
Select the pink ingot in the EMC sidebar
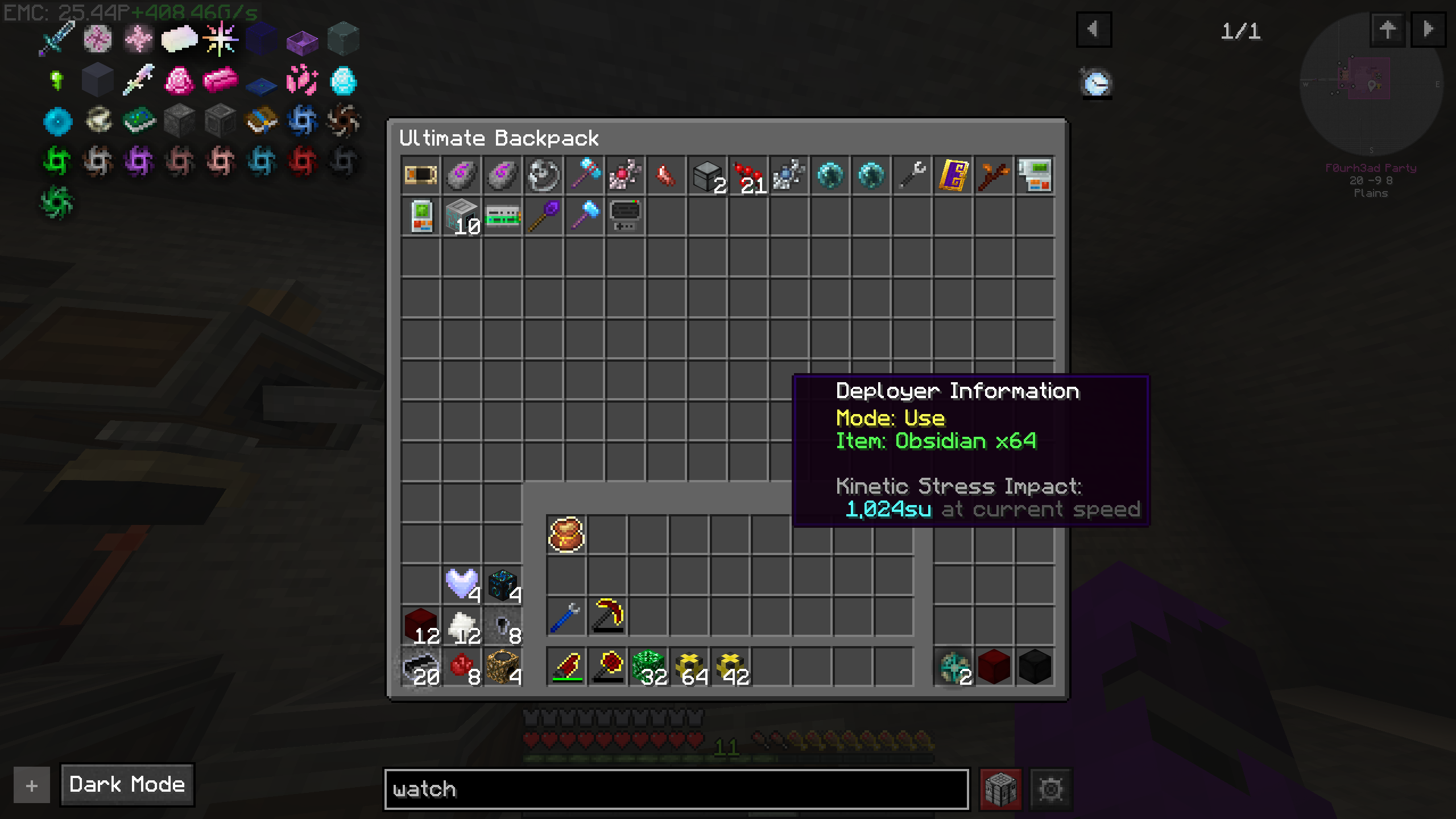coord(221,81)
